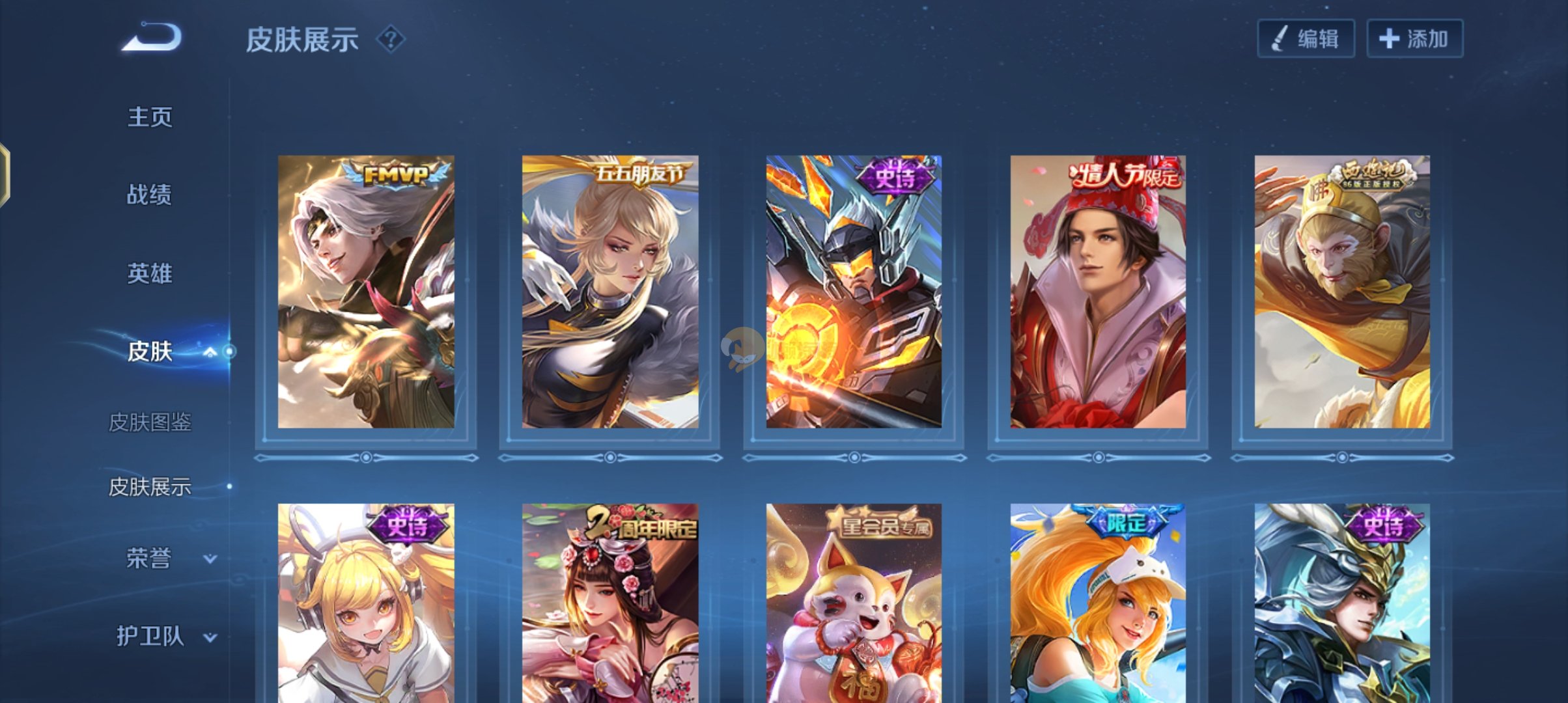The image size is (1568, 703).
Task: Open the 皮肤图鉴 skin gallery sub-tab
Action: point(150,422)
